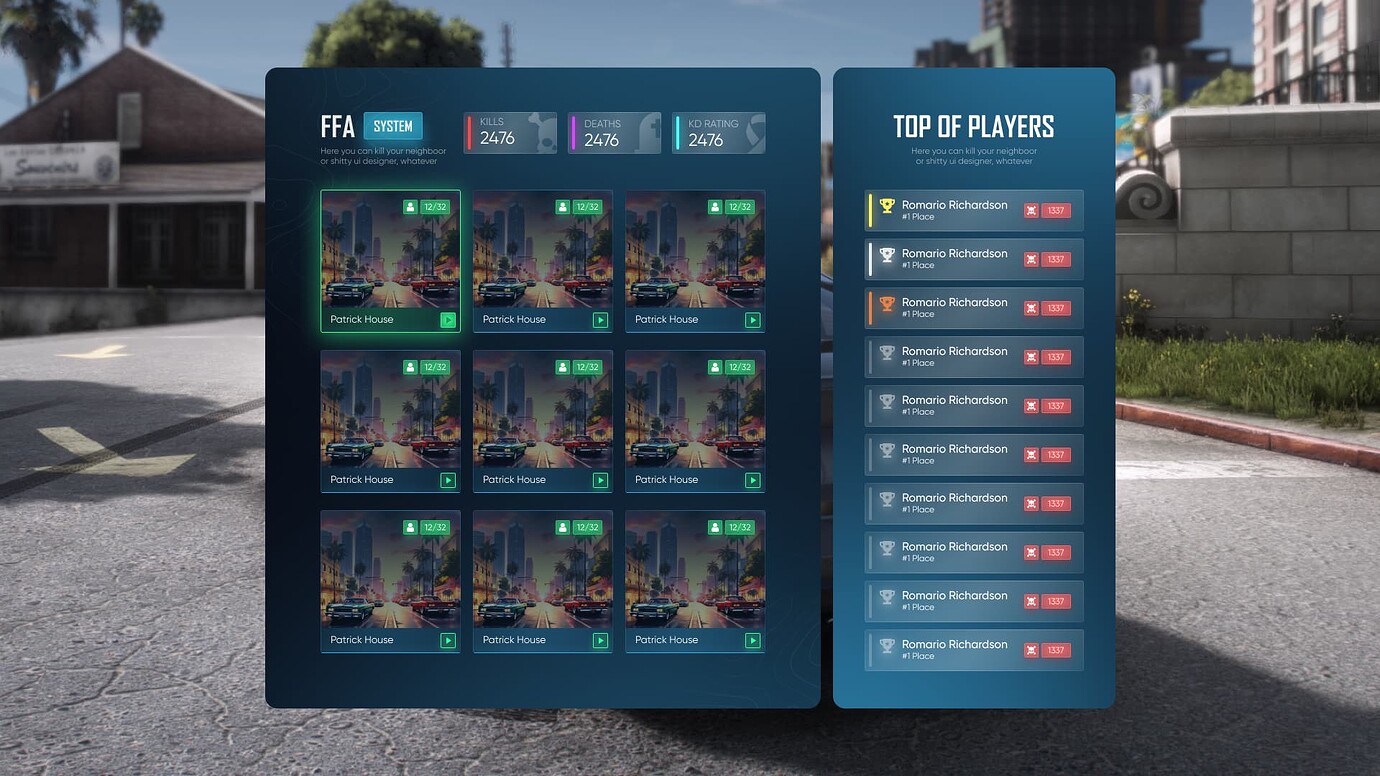Select the silver trophy icon on the second player row
This screenshot has width=1380, height=776.
point(887,255)
